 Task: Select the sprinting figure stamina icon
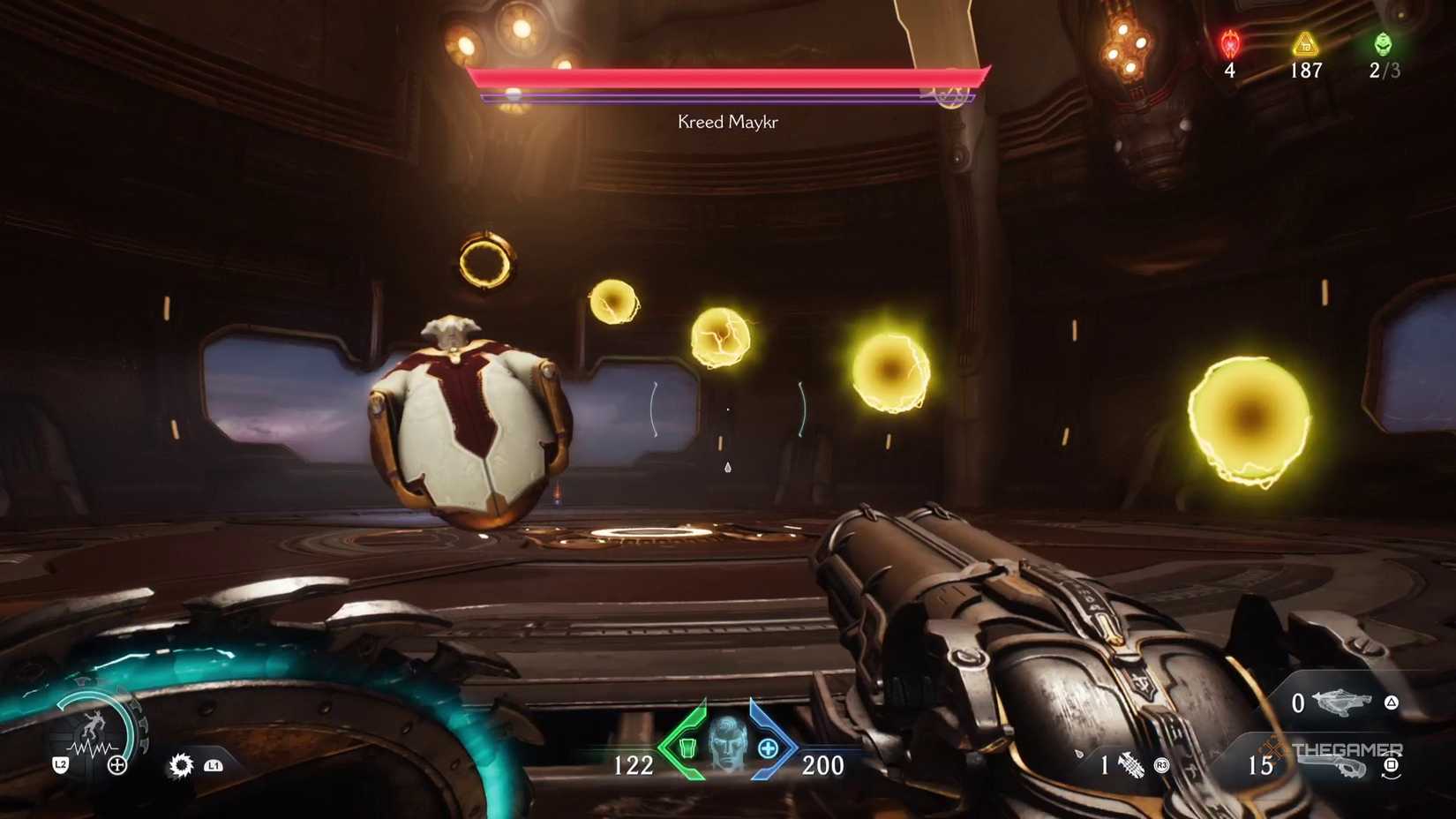[94, 724]
